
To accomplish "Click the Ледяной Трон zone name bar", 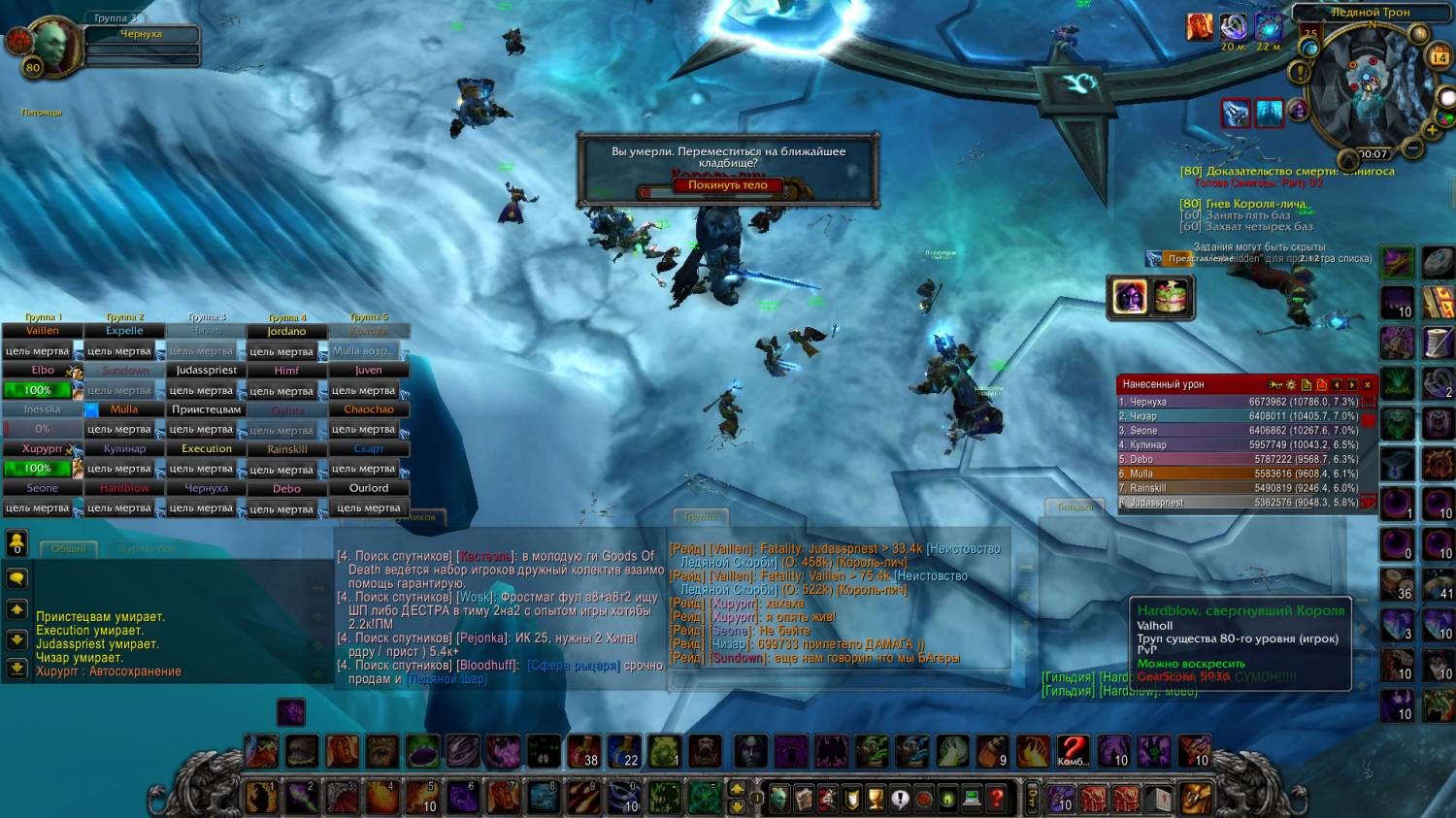I will point(1370,13).
